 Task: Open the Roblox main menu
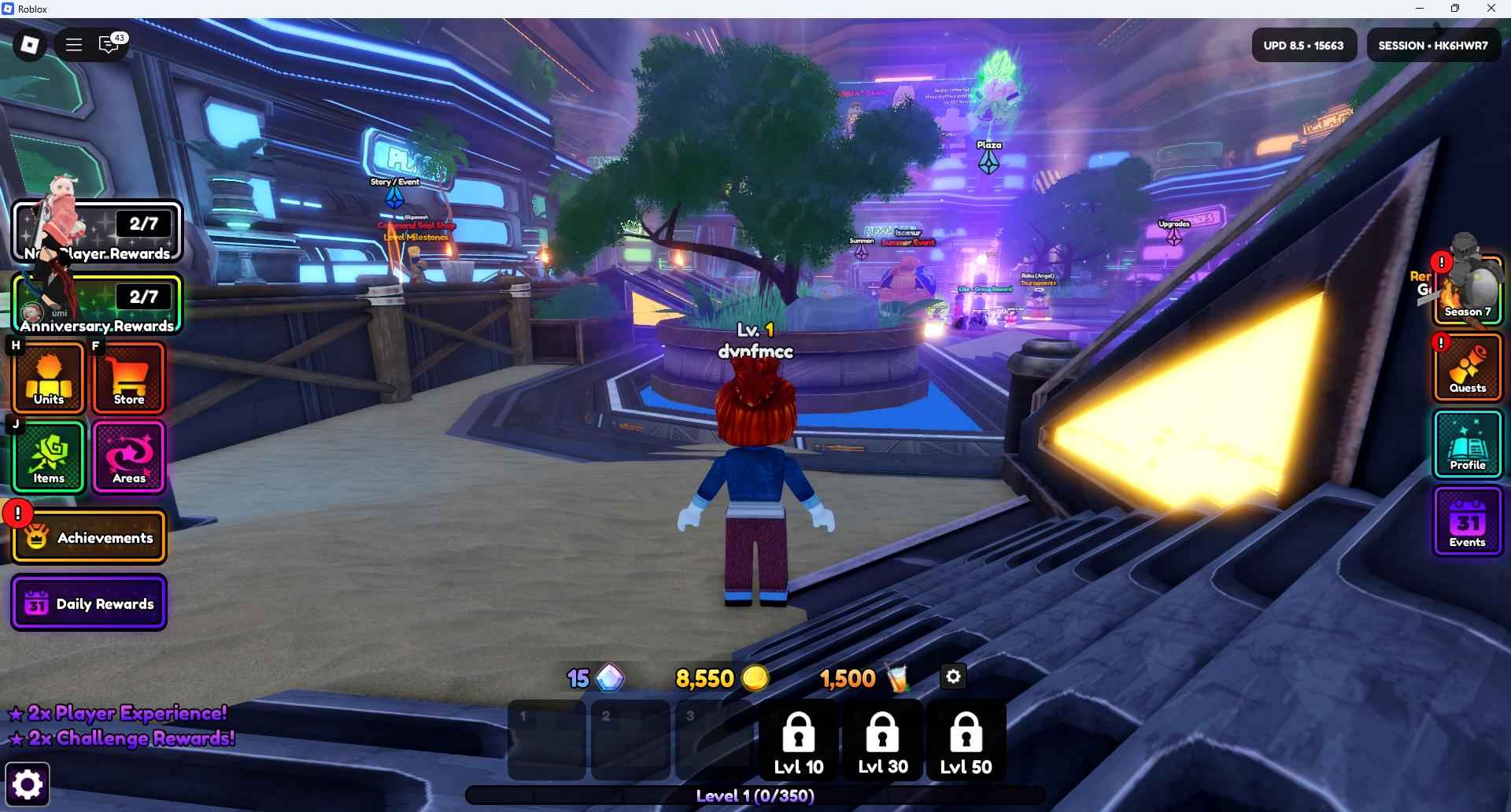click(73, 44)
